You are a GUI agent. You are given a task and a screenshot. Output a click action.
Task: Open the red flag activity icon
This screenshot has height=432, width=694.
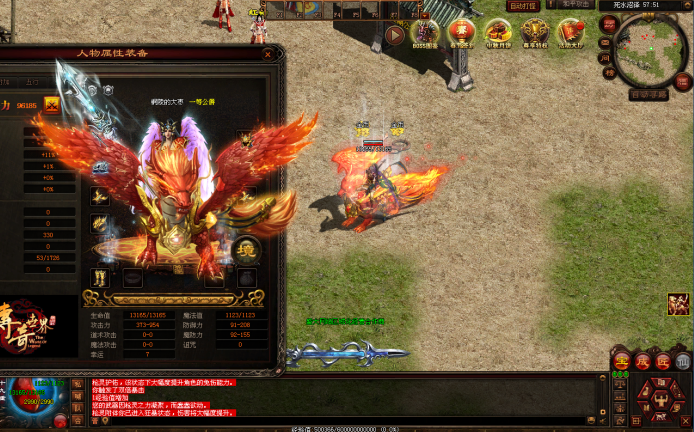pos(570,34)
